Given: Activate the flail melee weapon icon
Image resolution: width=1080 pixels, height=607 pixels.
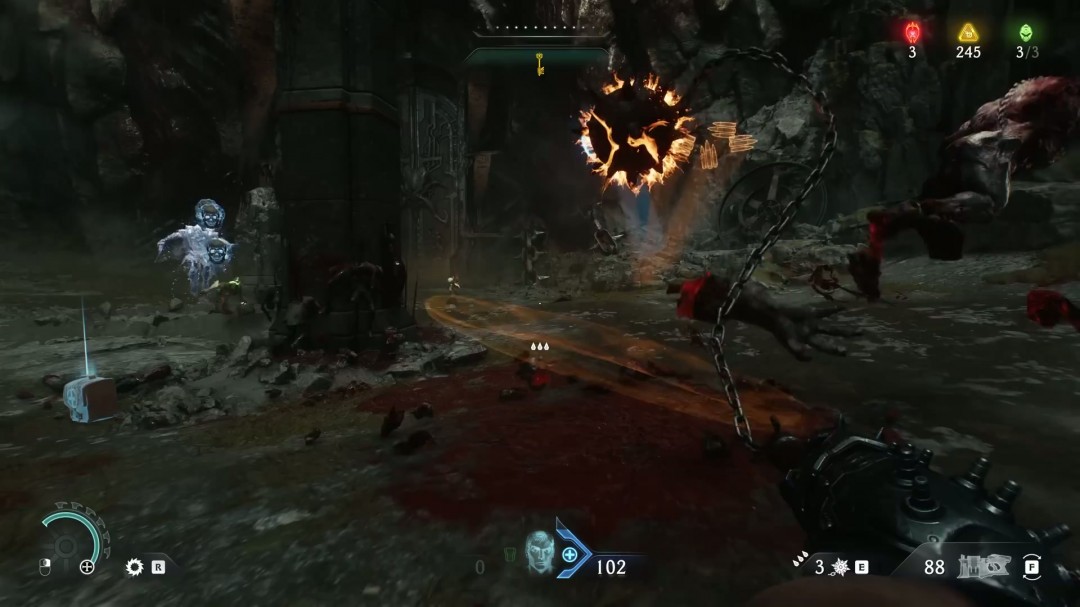Looking at the screenshot, I should (840, 567).
